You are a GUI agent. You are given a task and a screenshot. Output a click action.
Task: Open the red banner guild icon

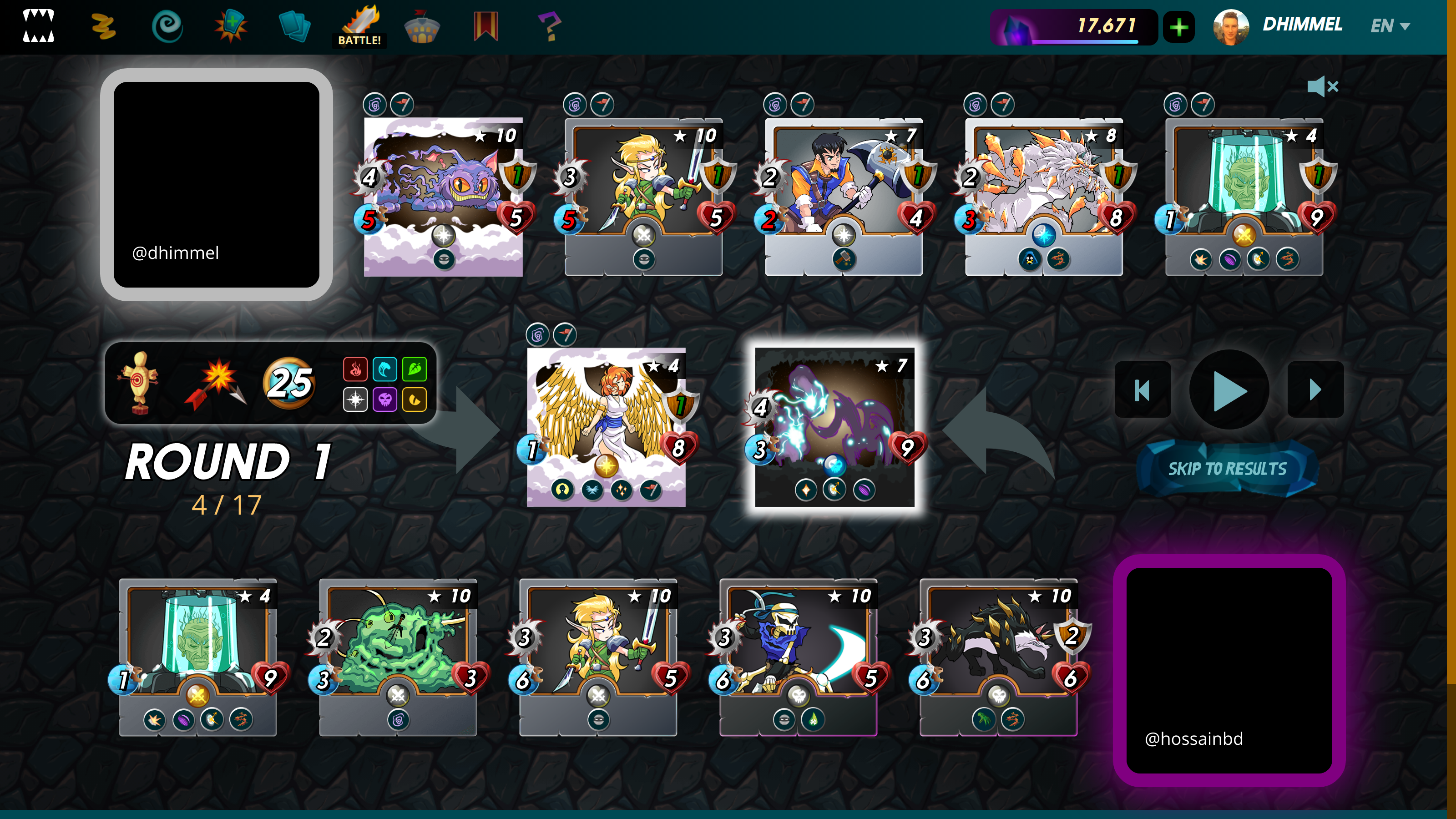485,26
